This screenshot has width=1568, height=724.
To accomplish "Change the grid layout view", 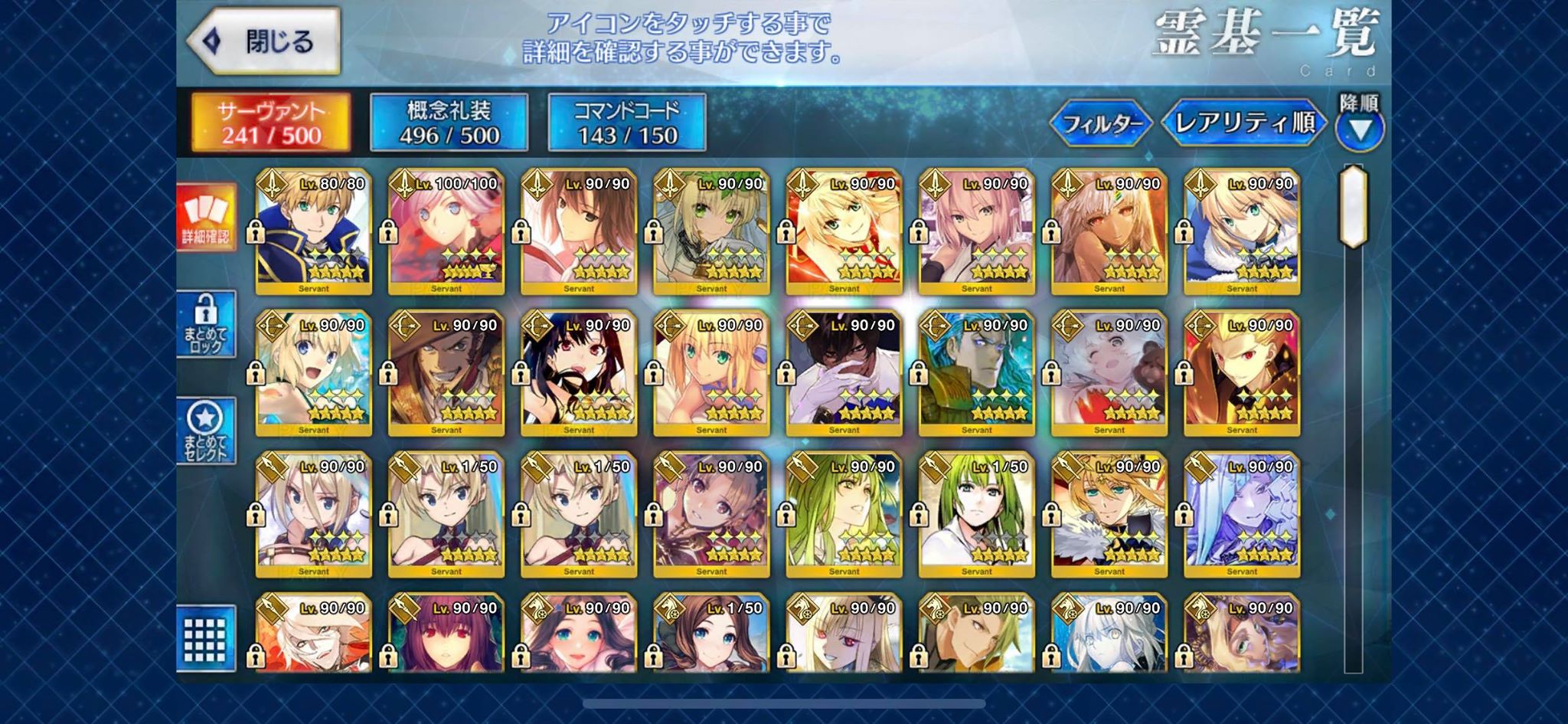I will click(206, 638).
